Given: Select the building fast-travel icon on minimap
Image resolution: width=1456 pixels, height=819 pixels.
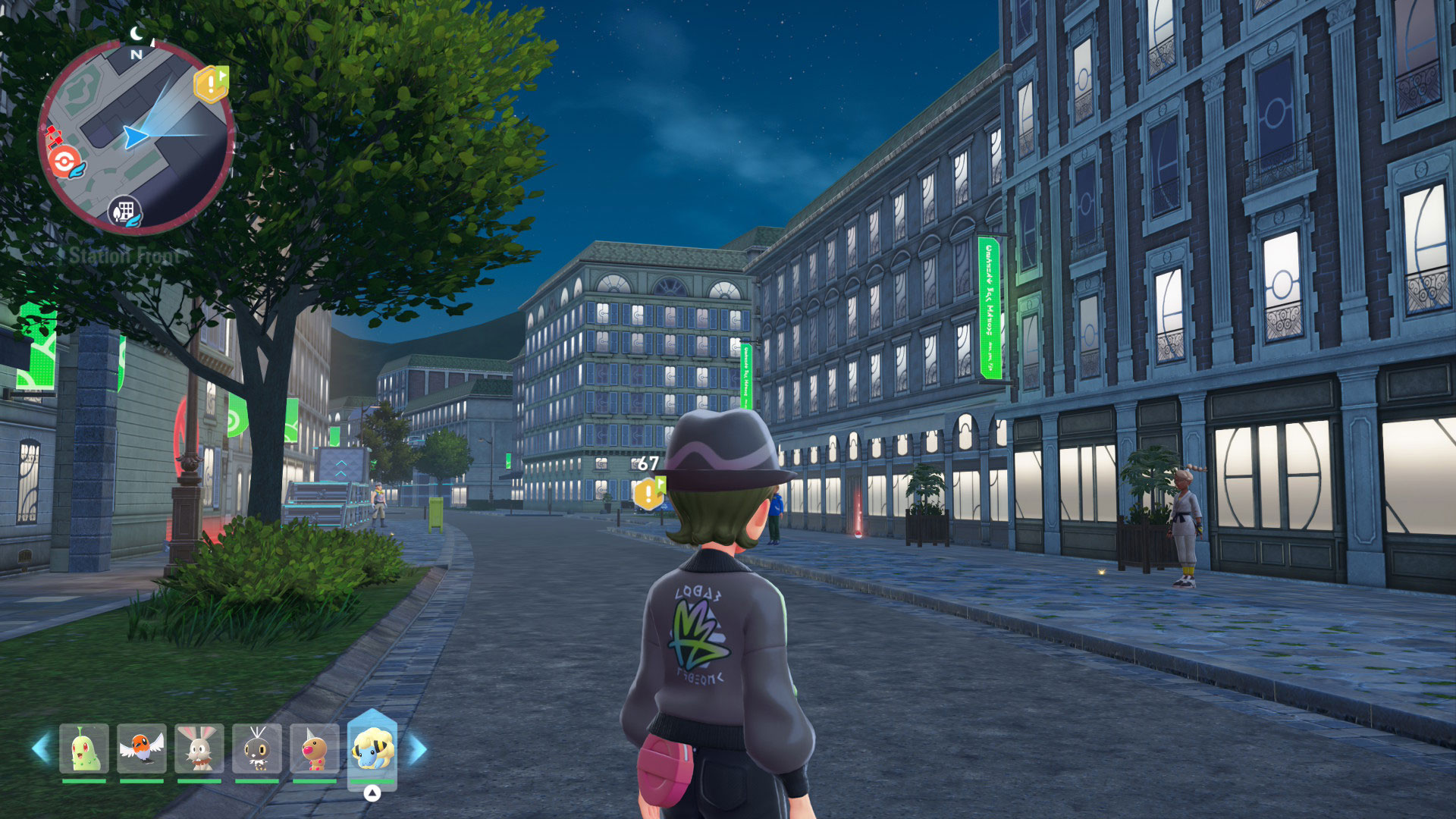Looking at the screenshot, I should (x=125, y=211).
